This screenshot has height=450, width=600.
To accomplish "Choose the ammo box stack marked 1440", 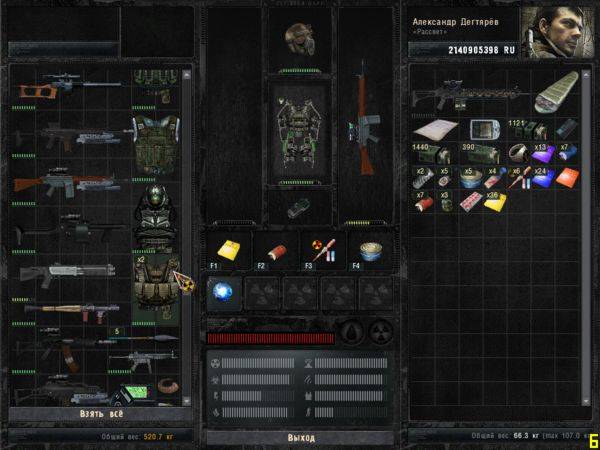I will 426,153.
